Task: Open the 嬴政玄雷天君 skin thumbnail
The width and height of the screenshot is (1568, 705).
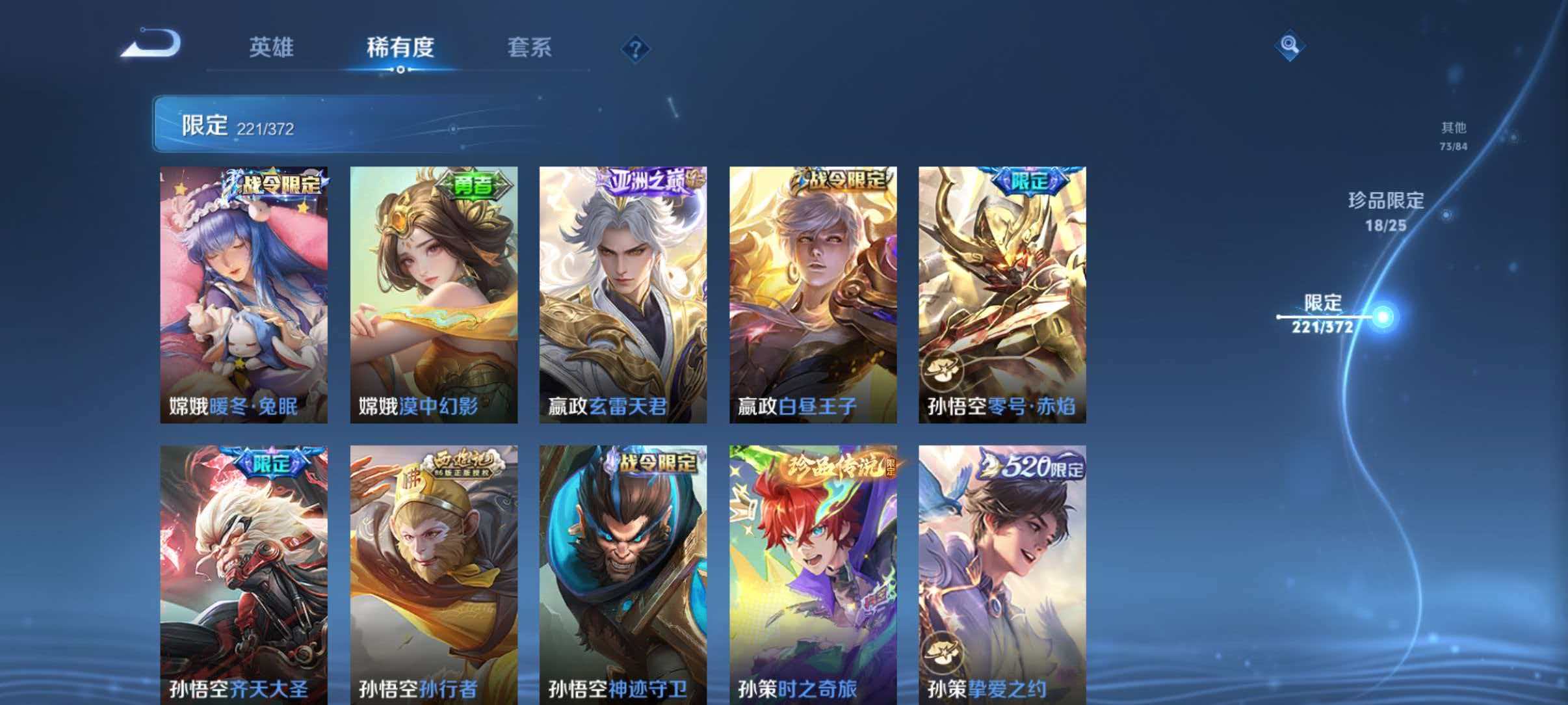Action: point(621,293)
